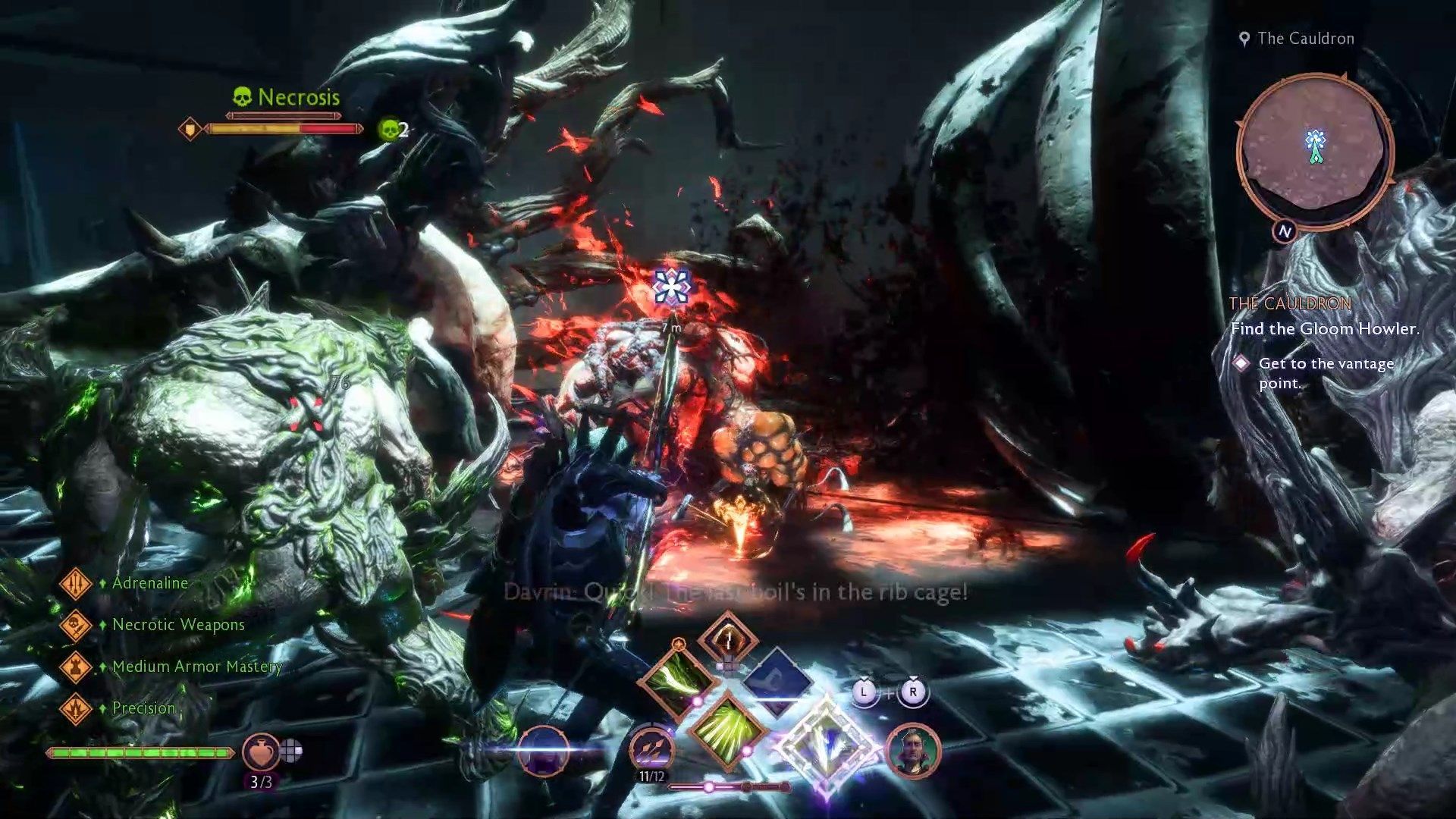Select the Necrotic Weapons buff icon

pos(75,625)
